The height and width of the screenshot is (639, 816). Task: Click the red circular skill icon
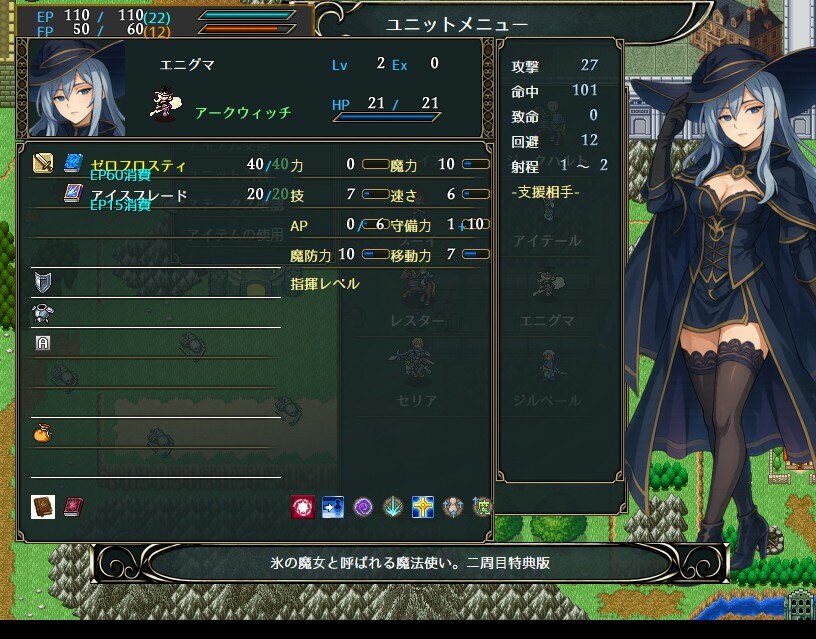(302, 506)
